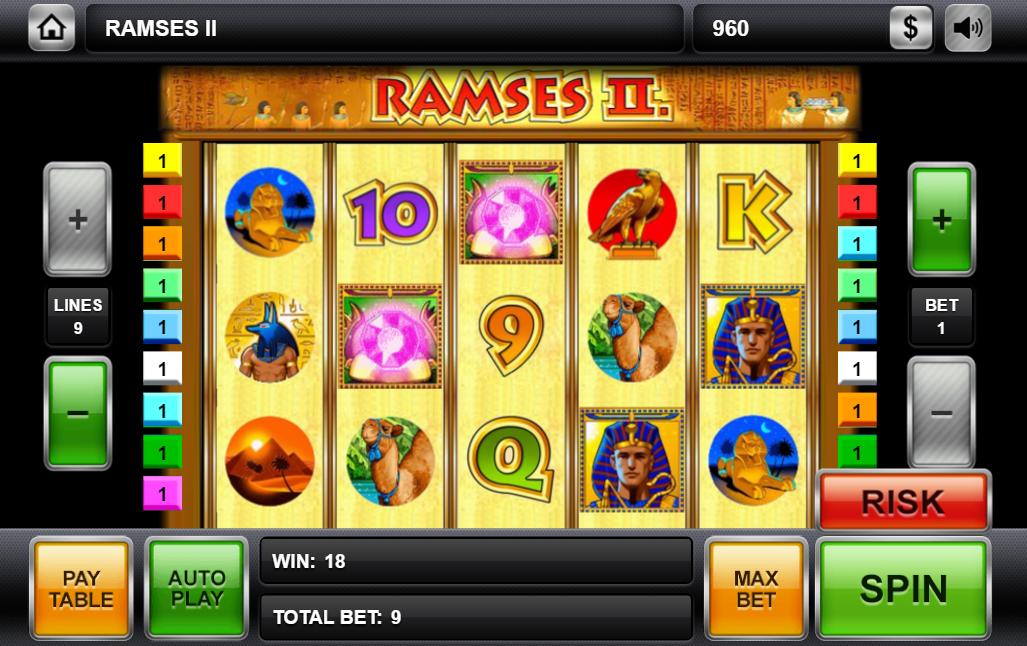Start Auto Play mode
The width and height of the screenshot is (1027, 646).
(197, 588)
